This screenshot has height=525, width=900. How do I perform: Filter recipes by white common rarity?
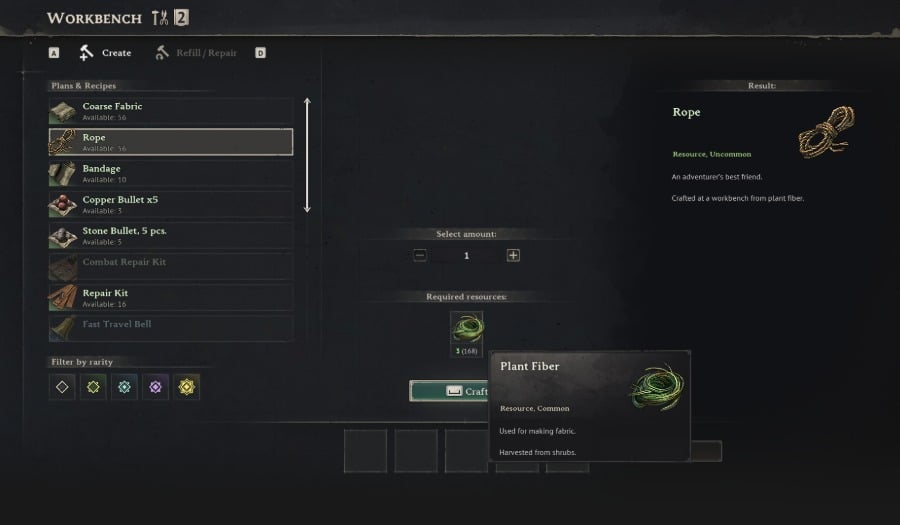[x=63, y=387]
